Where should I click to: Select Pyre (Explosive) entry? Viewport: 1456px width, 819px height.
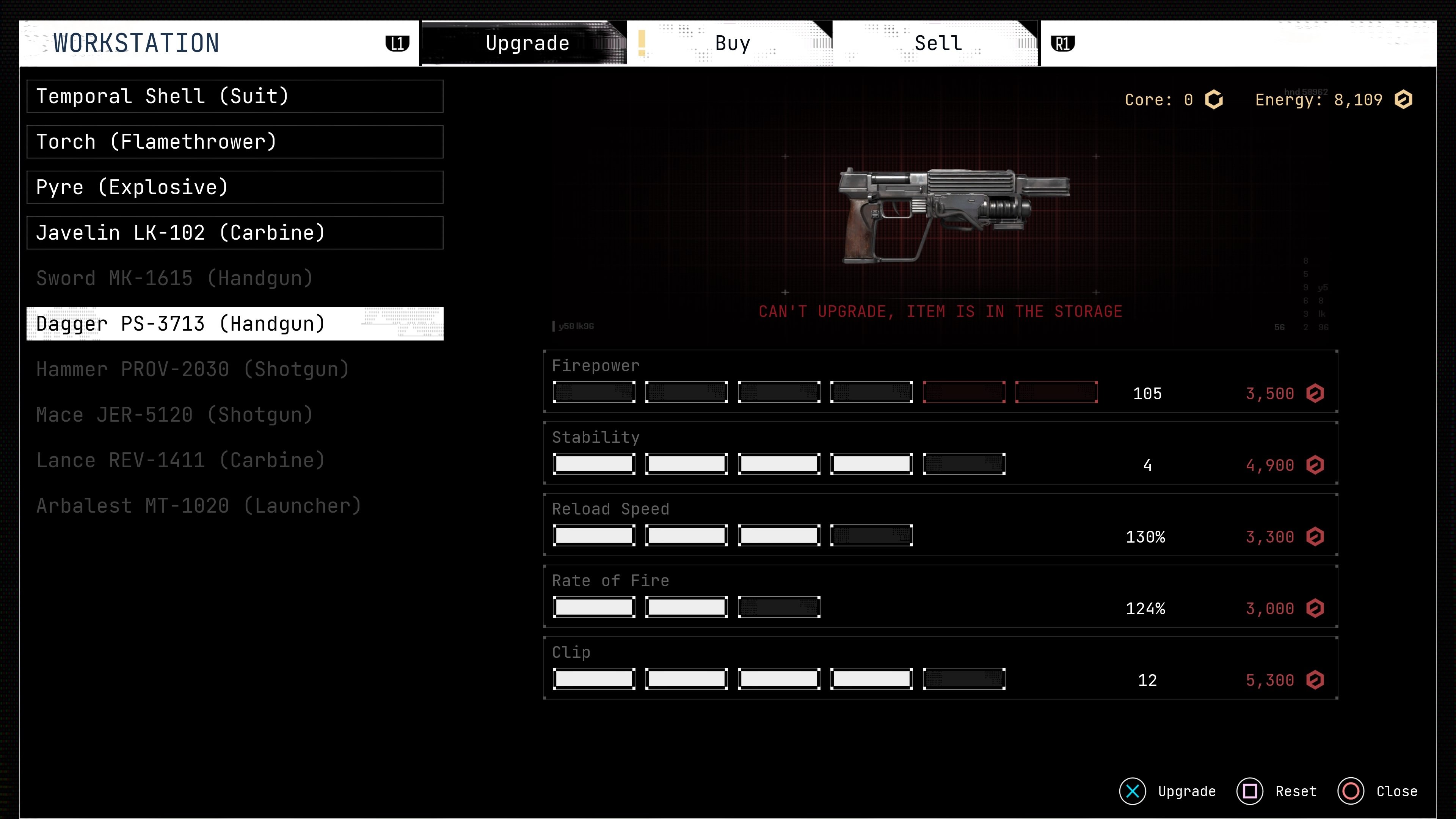(x=235, y=188)
